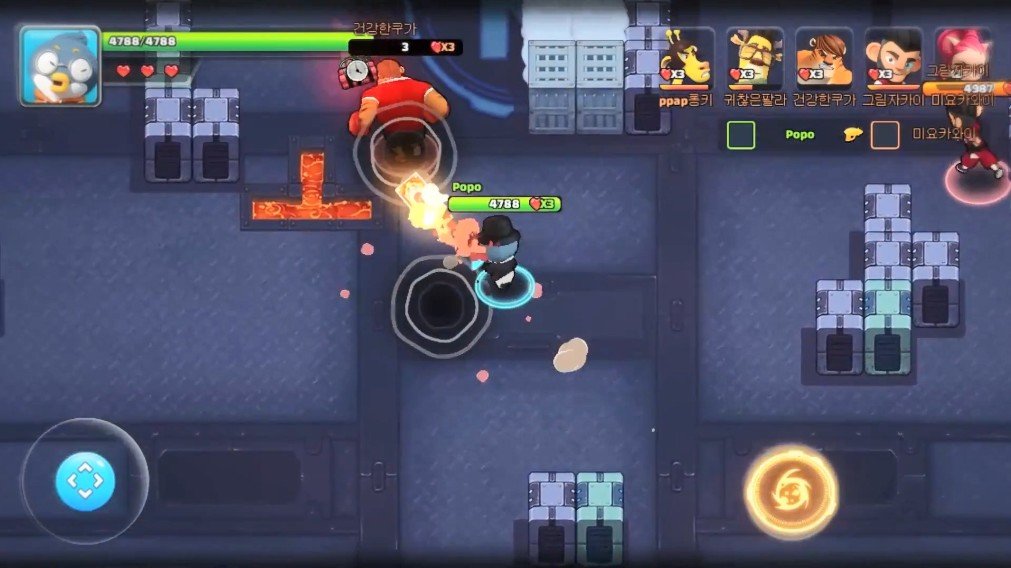The height and width of the screenshot is (568, 1011).
Task: Select the ppap롱키 enemy portrait
Action: click(x=686, y=57)
